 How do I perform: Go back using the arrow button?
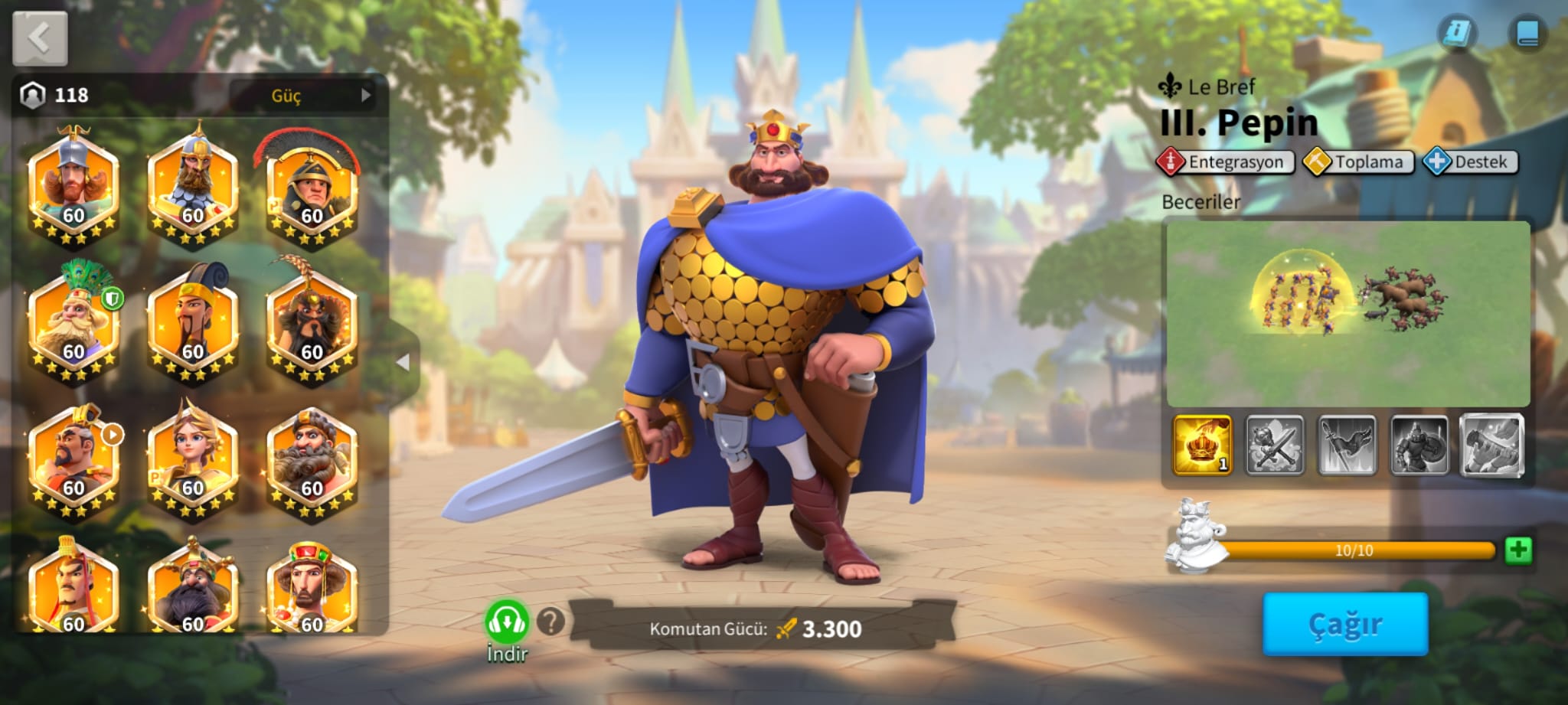(40, 38)
